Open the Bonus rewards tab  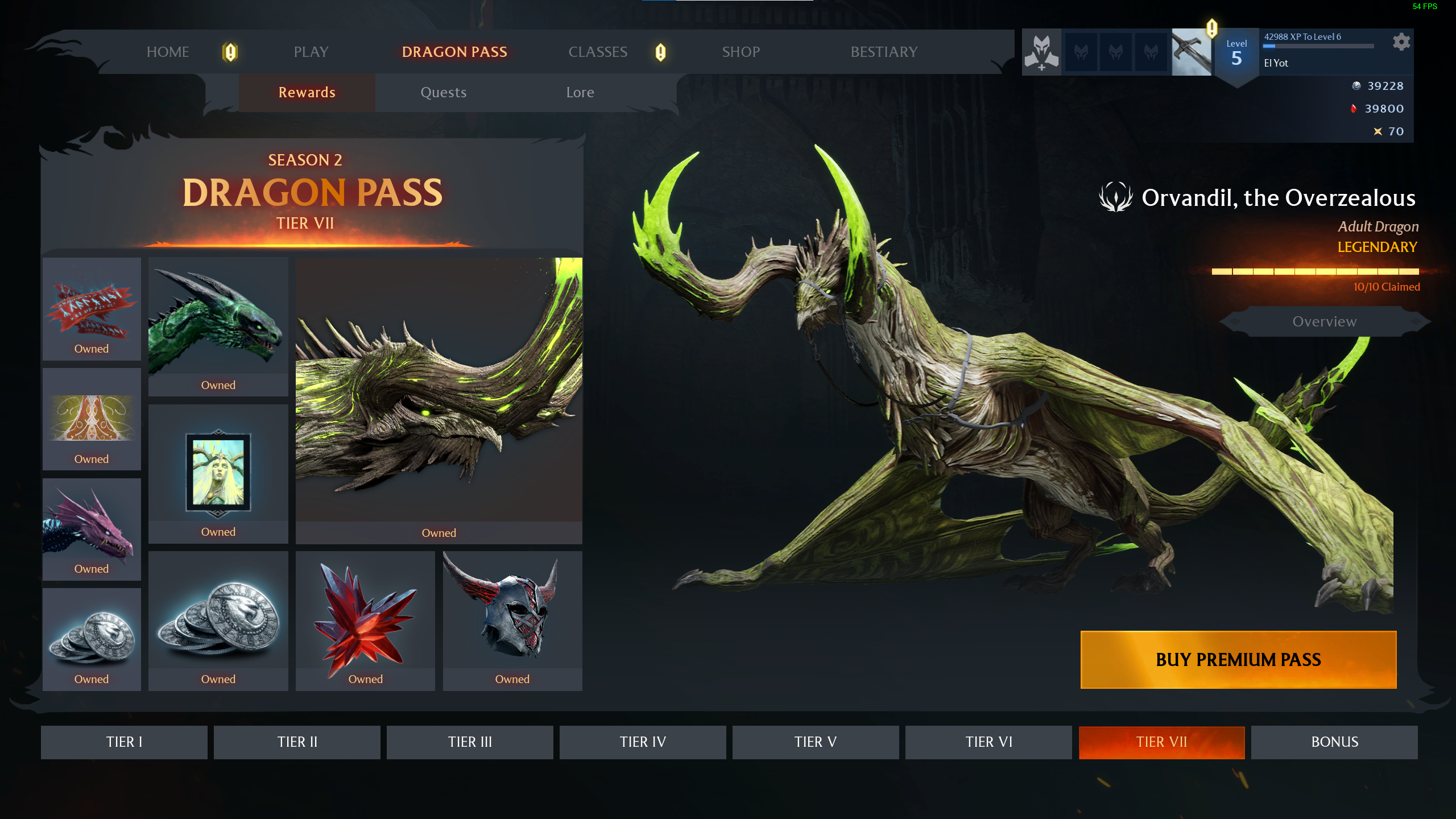[x=1334, y=742]
